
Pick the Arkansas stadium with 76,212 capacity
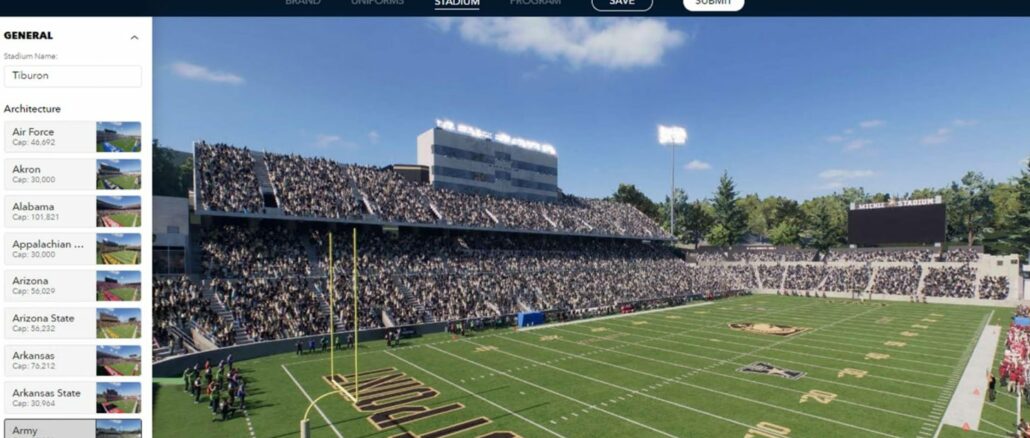point(72,360)
